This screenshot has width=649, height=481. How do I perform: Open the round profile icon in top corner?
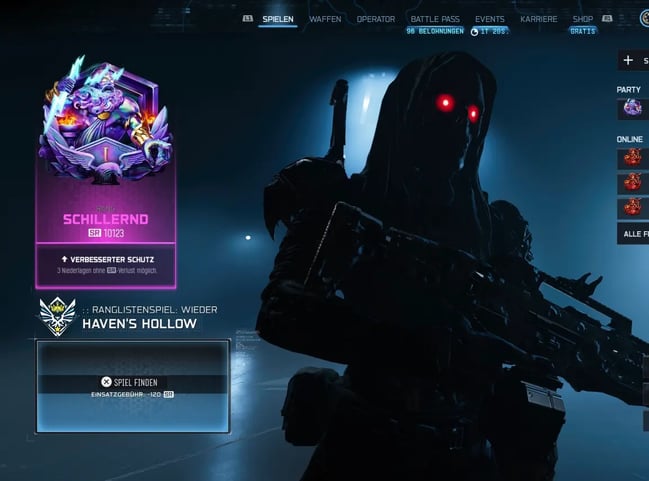(645, 18)
